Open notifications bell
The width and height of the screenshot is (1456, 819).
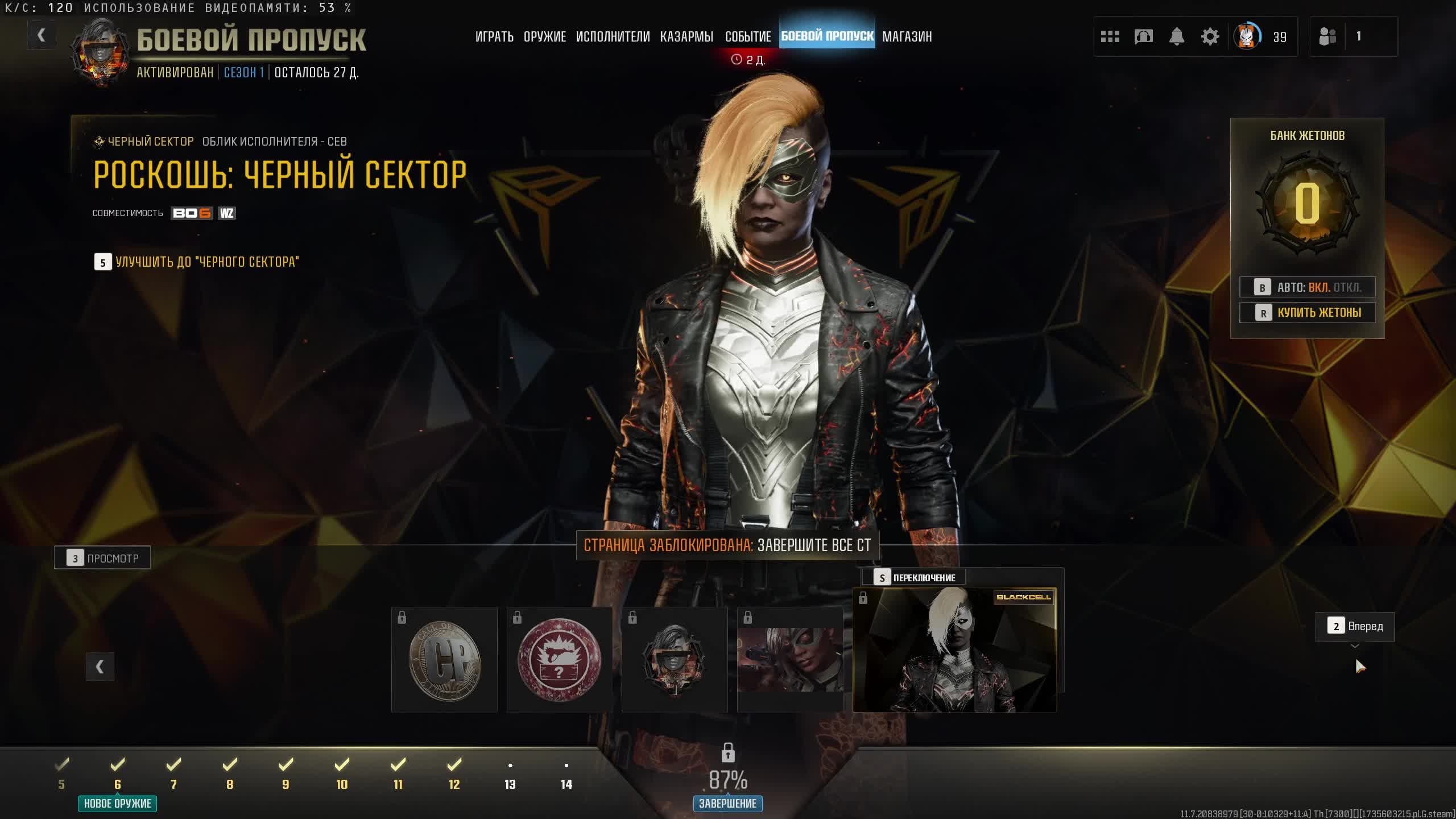pos(1176,37)
